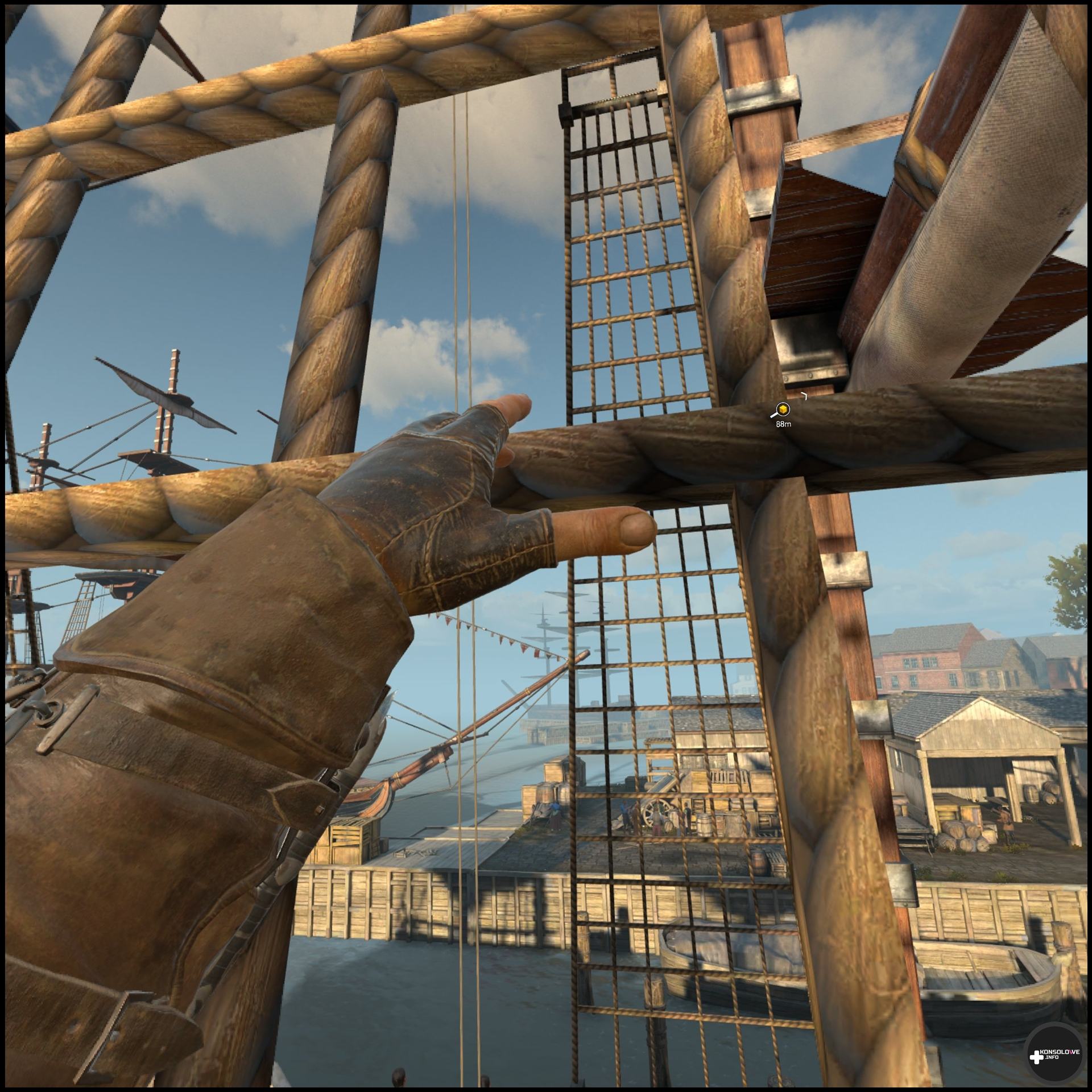This screenshot has width=1092, height=1092.
Task: Select the yellow cube objective marker
Action: (x=783, y=409)
